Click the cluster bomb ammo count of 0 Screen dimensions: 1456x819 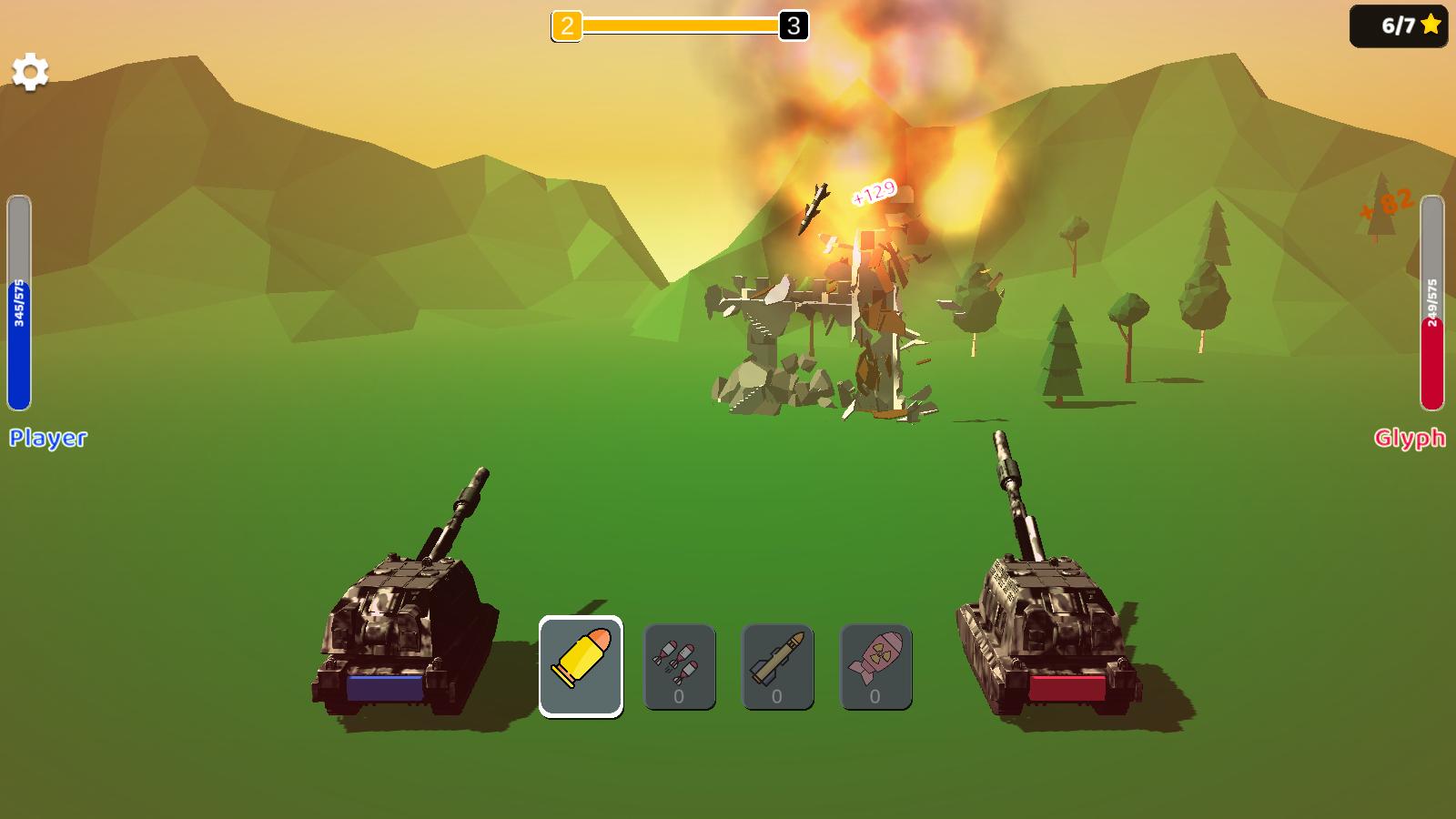(x=679, y=696)
